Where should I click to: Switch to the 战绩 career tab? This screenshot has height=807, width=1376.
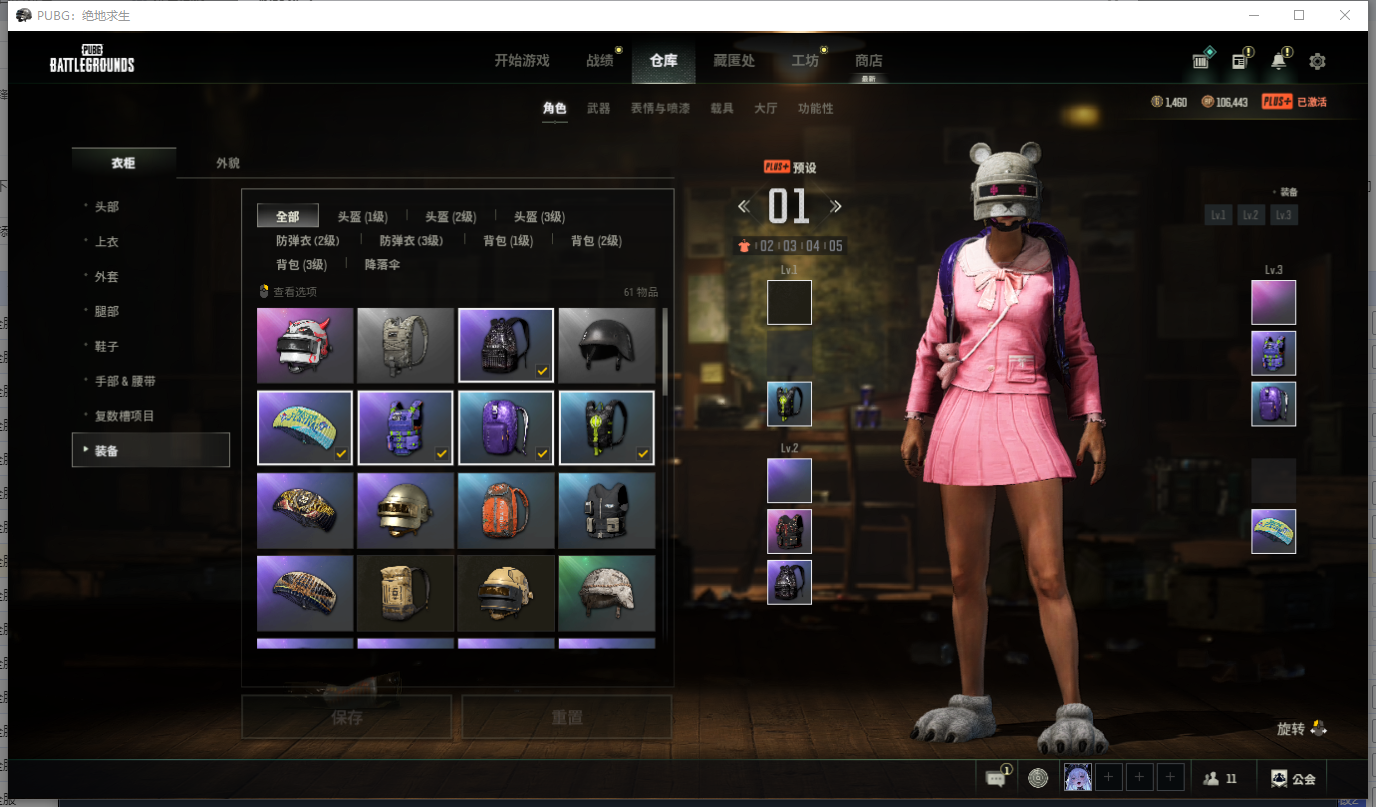coord(600,61)
